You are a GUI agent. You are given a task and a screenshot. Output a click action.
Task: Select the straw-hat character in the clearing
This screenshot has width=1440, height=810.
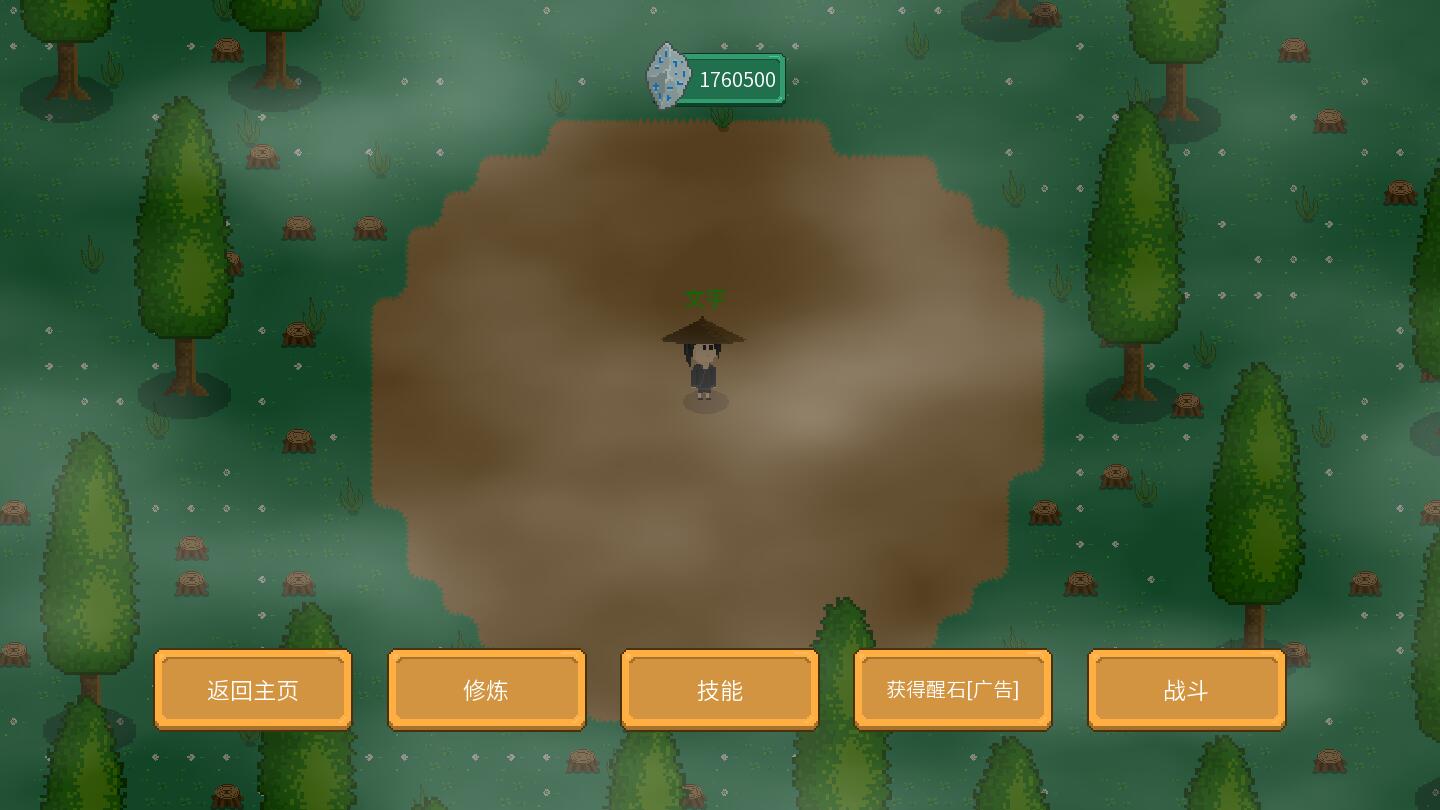point(704,362)
